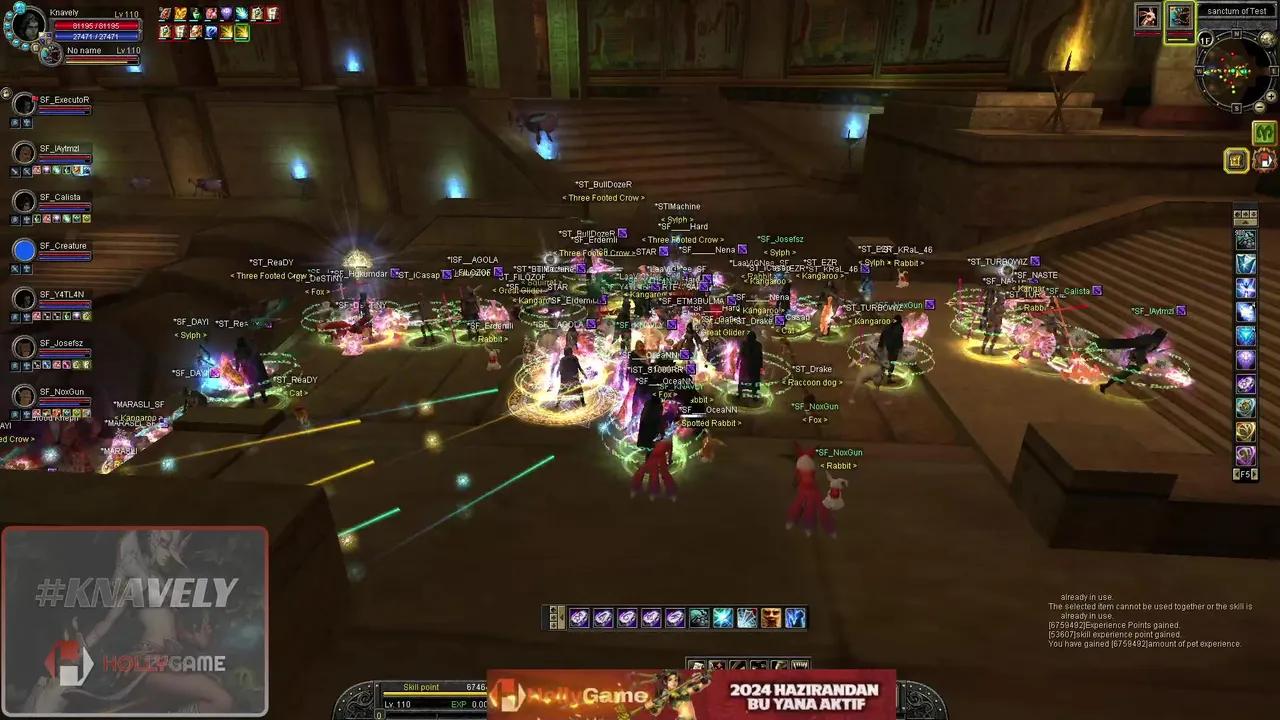Select the yellow-highlighted pet portrait

(1180, 17)
